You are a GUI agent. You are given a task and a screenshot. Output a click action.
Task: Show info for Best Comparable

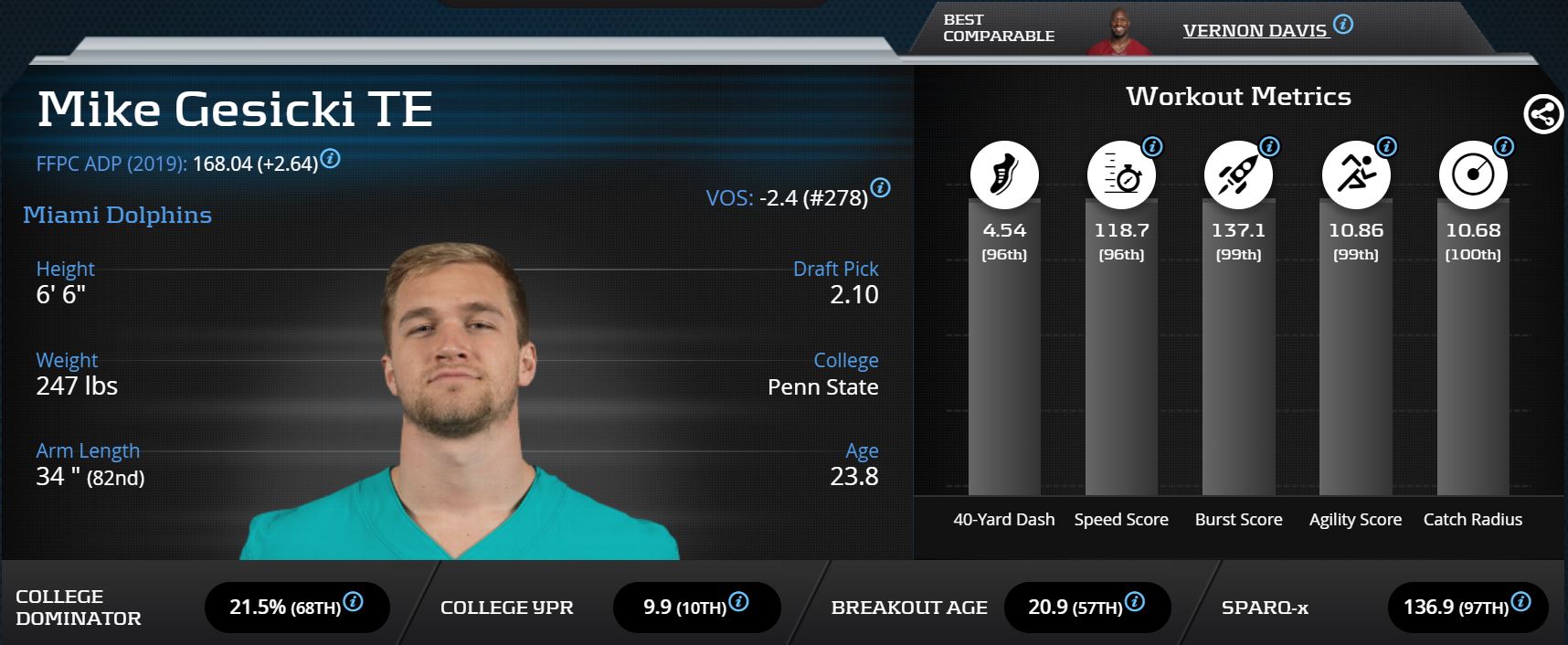click(x=1343, y=25)
